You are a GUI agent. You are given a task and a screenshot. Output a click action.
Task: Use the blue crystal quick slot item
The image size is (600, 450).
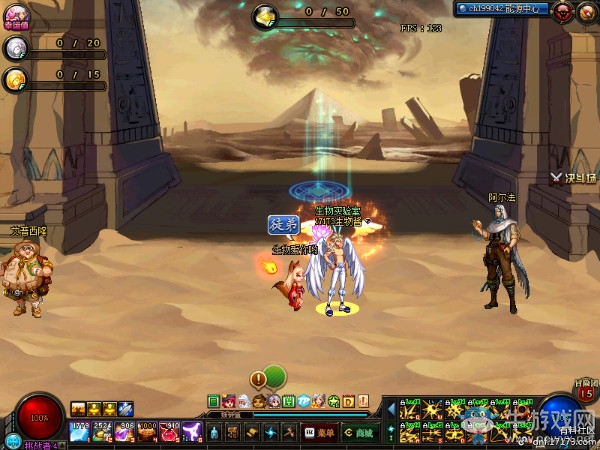80,432
